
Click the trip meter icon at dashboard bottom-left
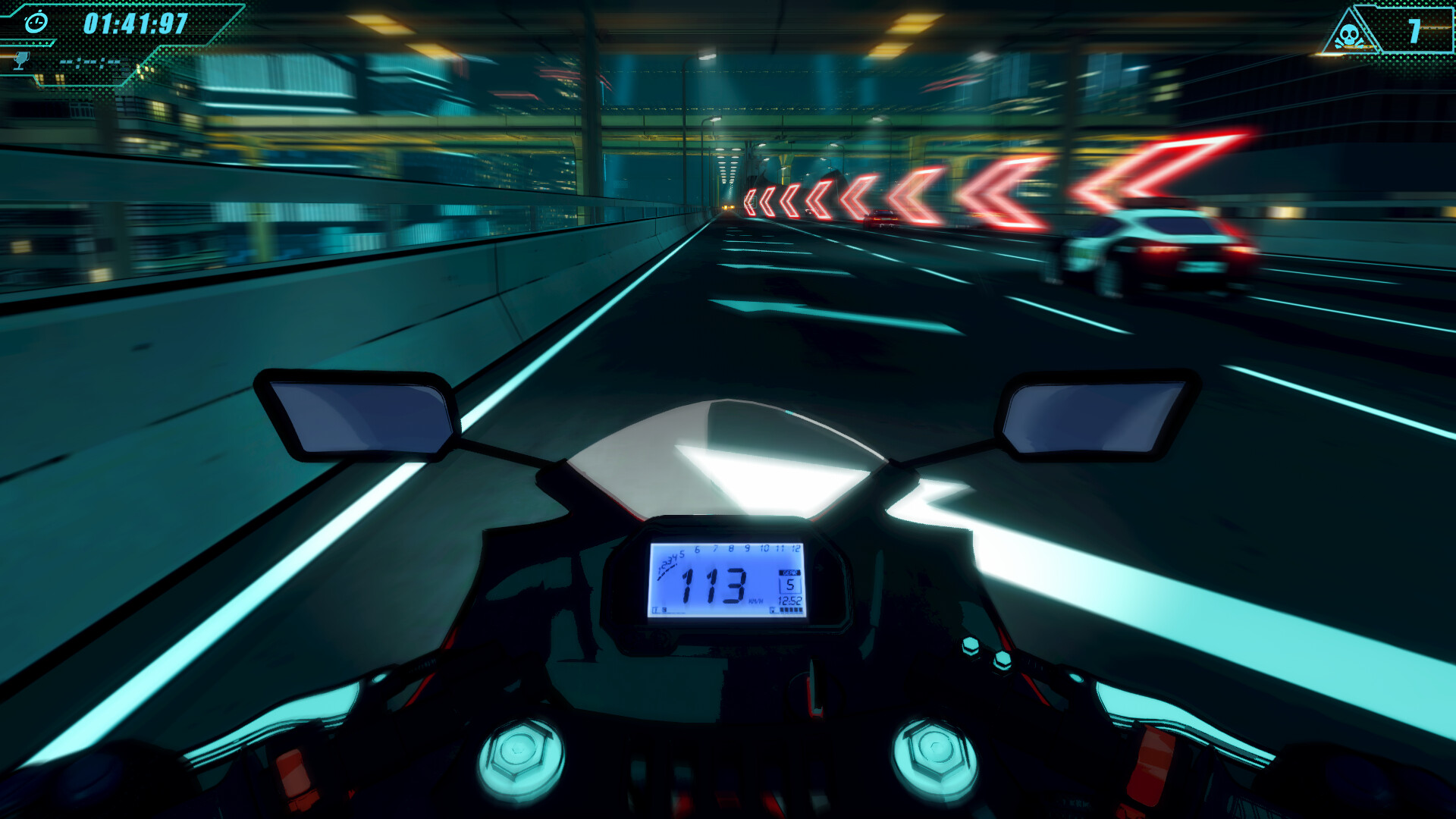pos(655,609)
